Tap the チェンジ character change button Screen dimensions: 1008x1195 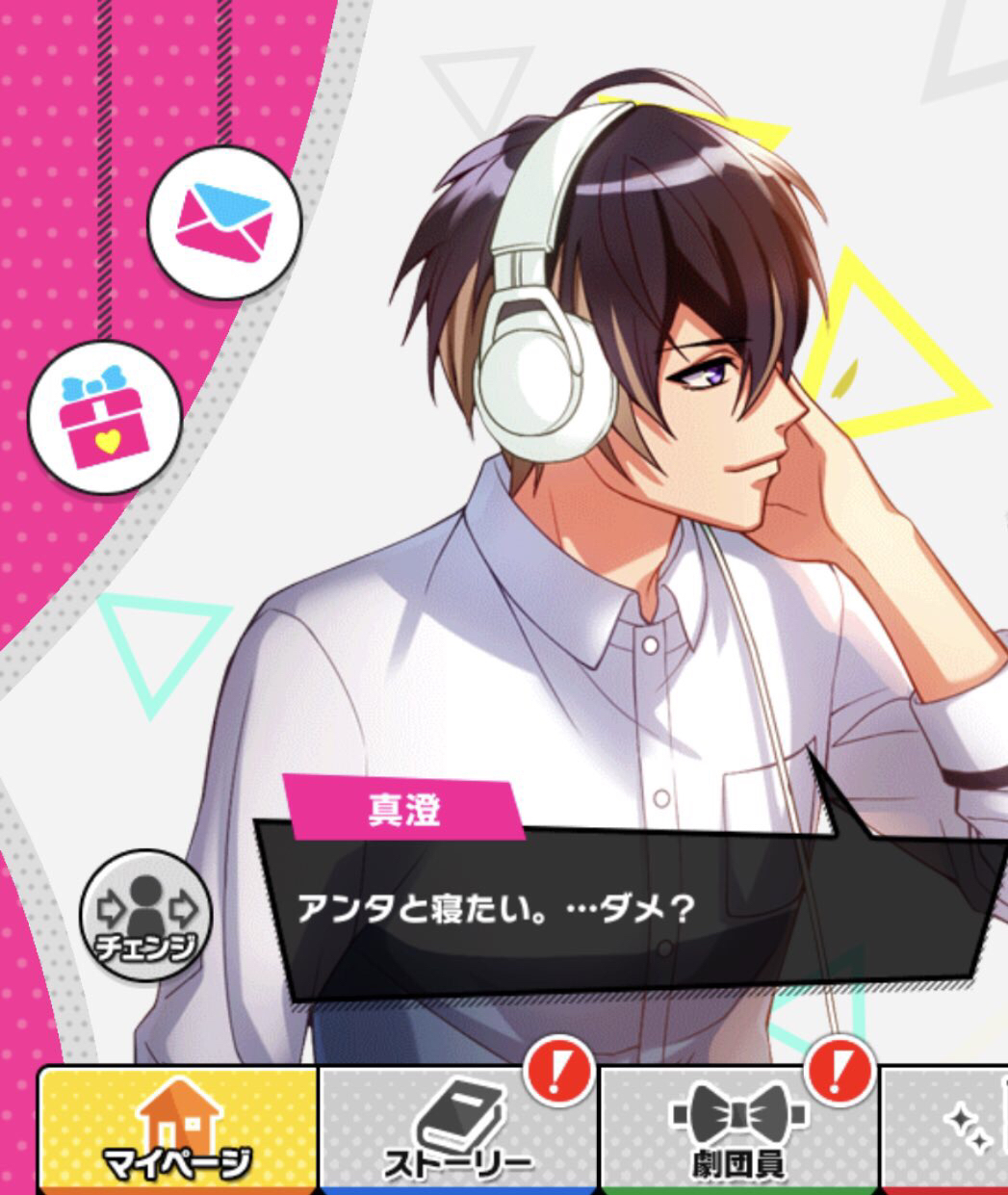point(146,915)
